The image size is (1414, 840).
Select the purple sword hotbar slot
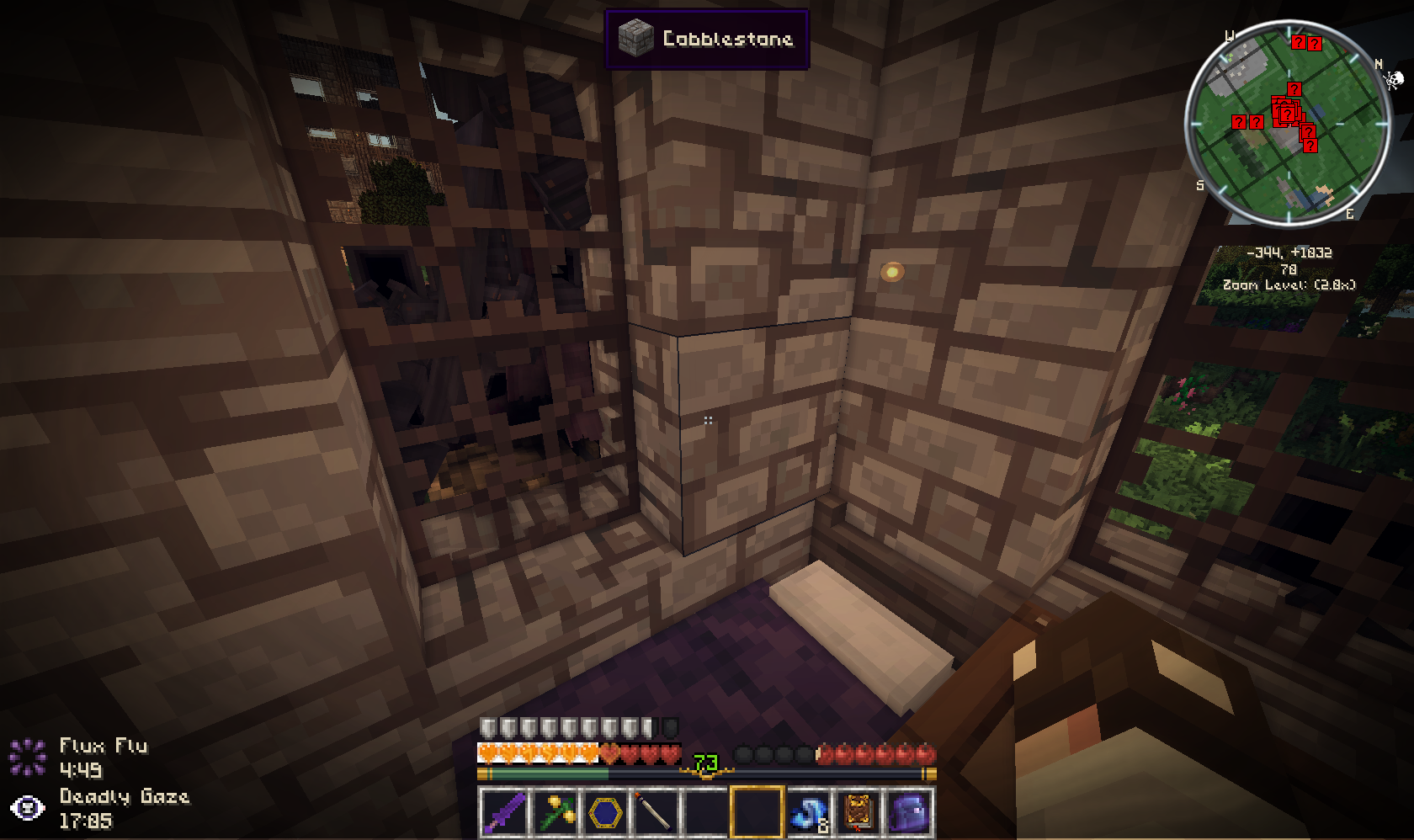point(504,813)
